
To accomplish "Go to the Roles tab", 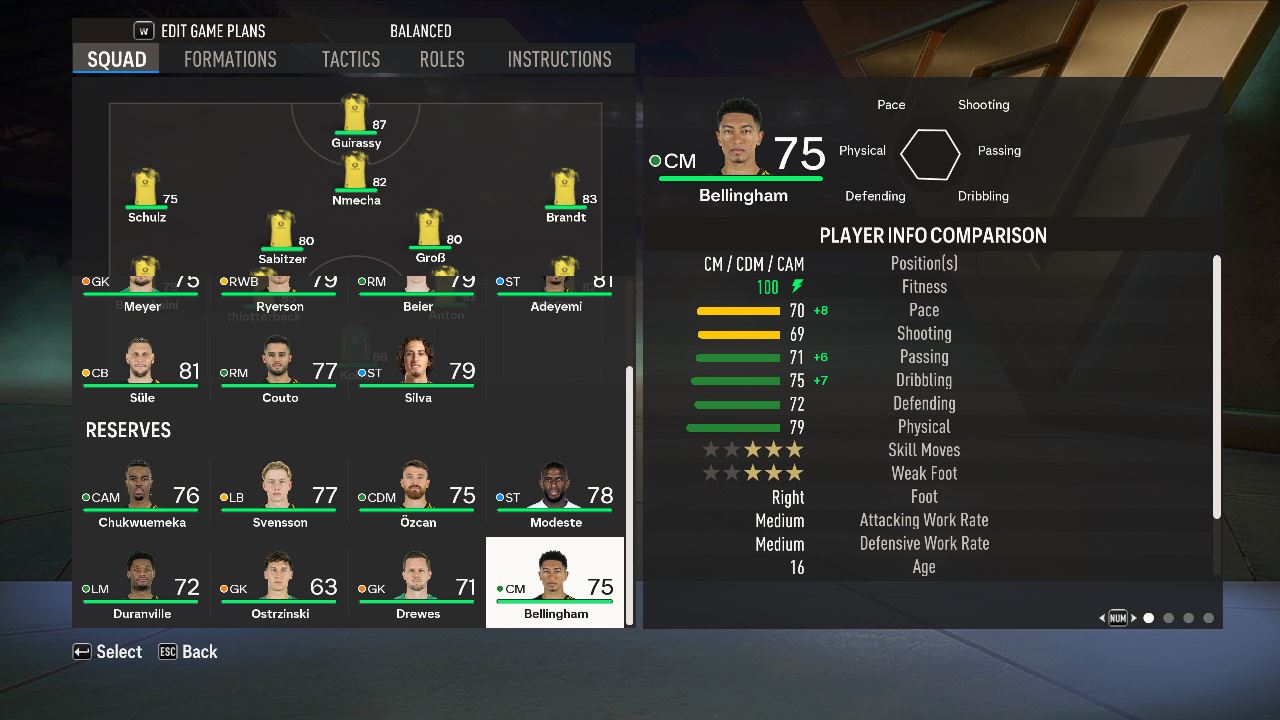I will pyautogui.click(x=442, y=59).
